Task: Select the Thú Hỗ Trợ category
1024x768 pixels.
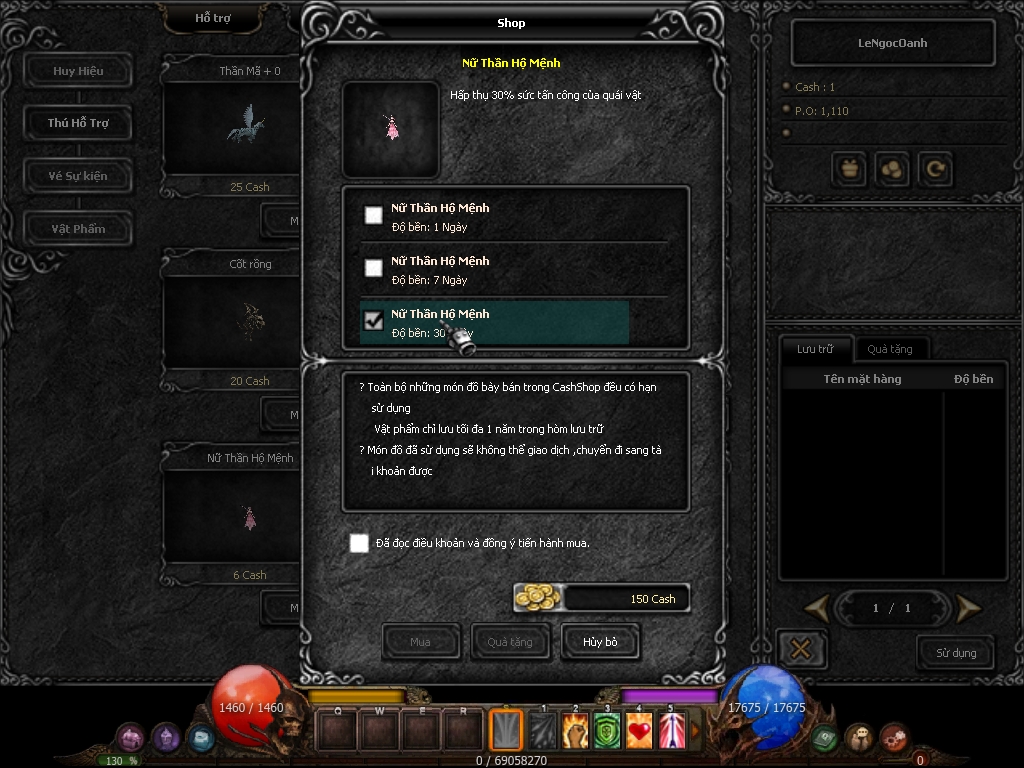Action: [78, 123]
